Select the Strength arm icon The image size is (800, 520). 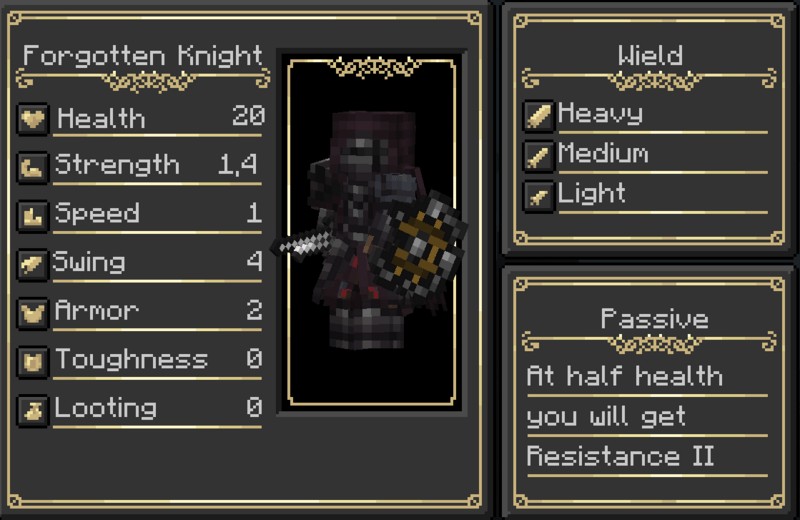click(33, 166)
